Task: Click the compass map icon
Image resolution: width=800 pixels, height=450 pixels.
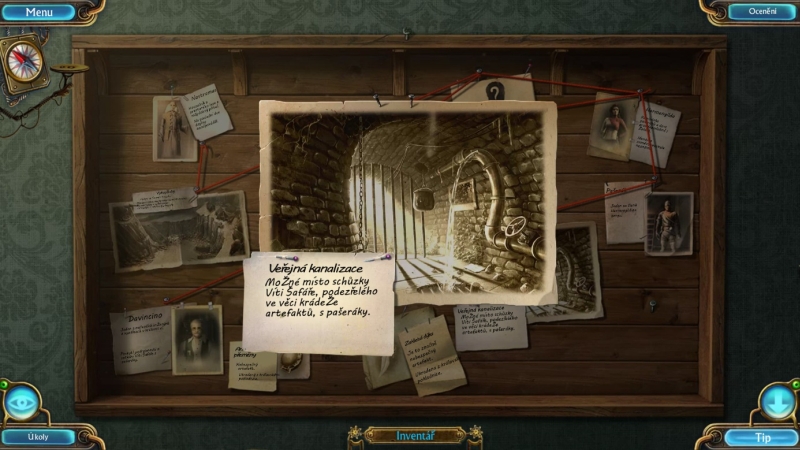Action: click(x=24, y=60)
